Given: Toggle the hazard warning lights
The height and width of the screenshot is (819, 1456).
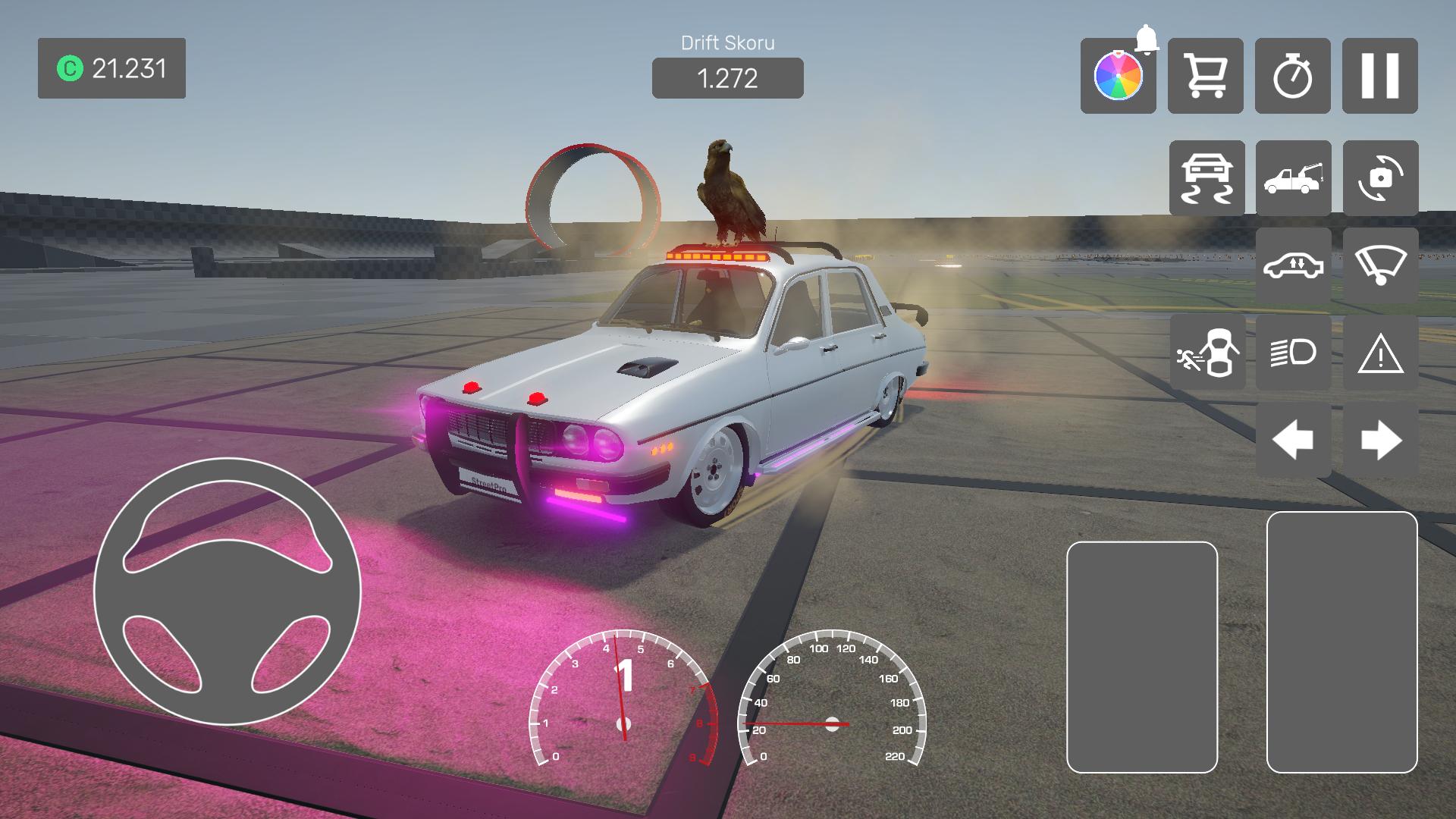Looking at the screenshot, I should coord(1380,353).
